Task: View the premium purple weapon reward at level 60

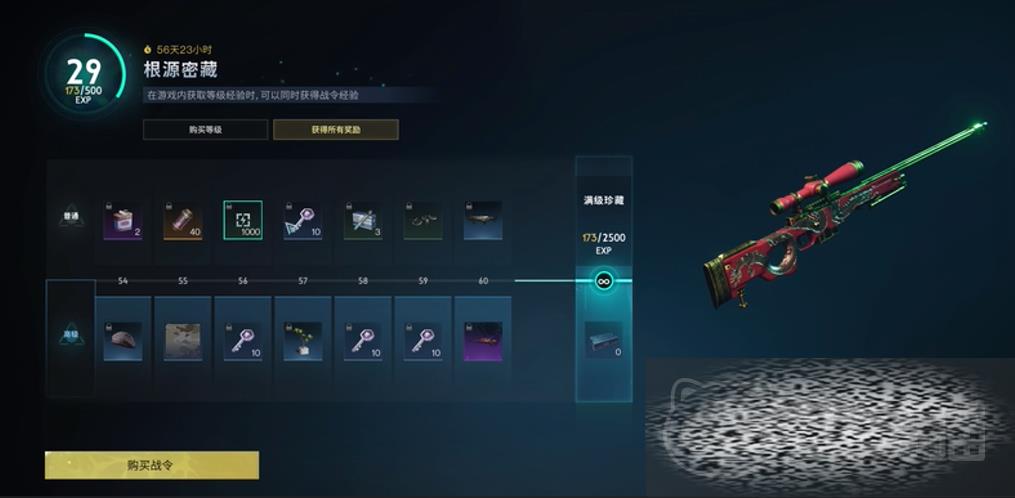Action: pyautogui.click(x=483, y=340)
